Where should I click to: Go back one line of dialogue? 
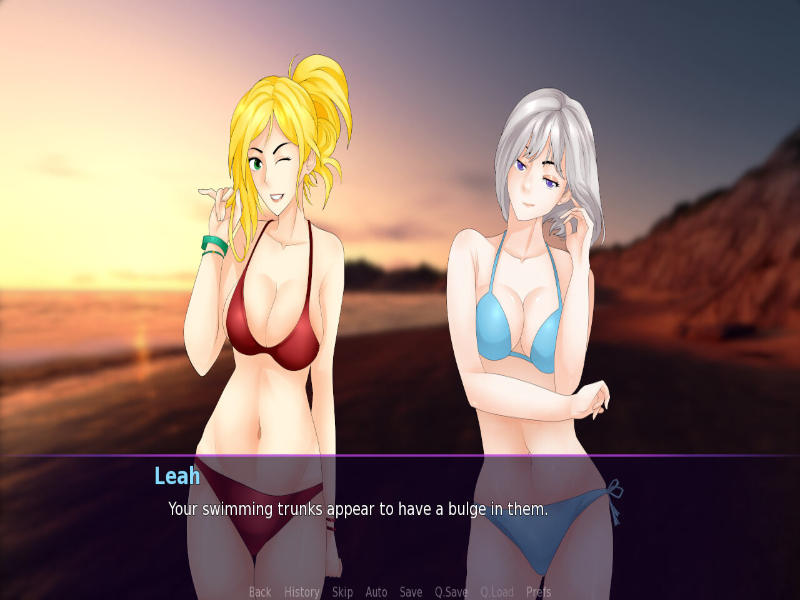click(260, 592)
